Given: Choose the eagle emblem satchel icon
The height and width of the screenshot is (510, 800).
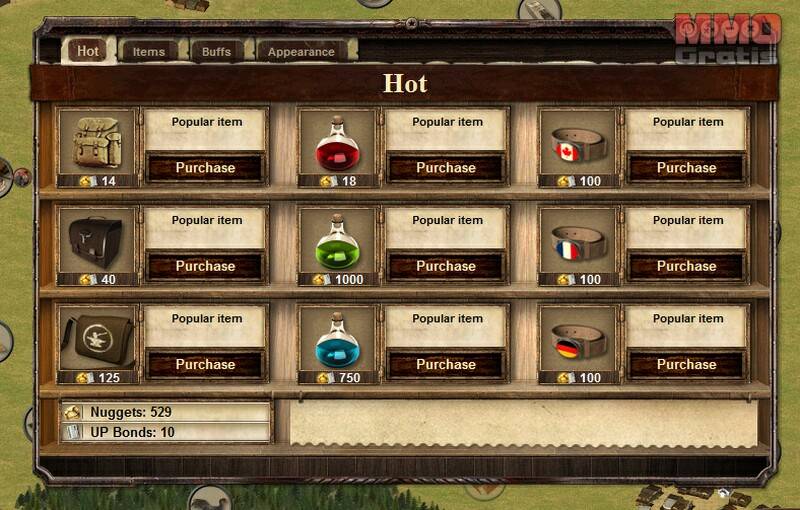Looking at the screenshot, I should coord(98,339).
